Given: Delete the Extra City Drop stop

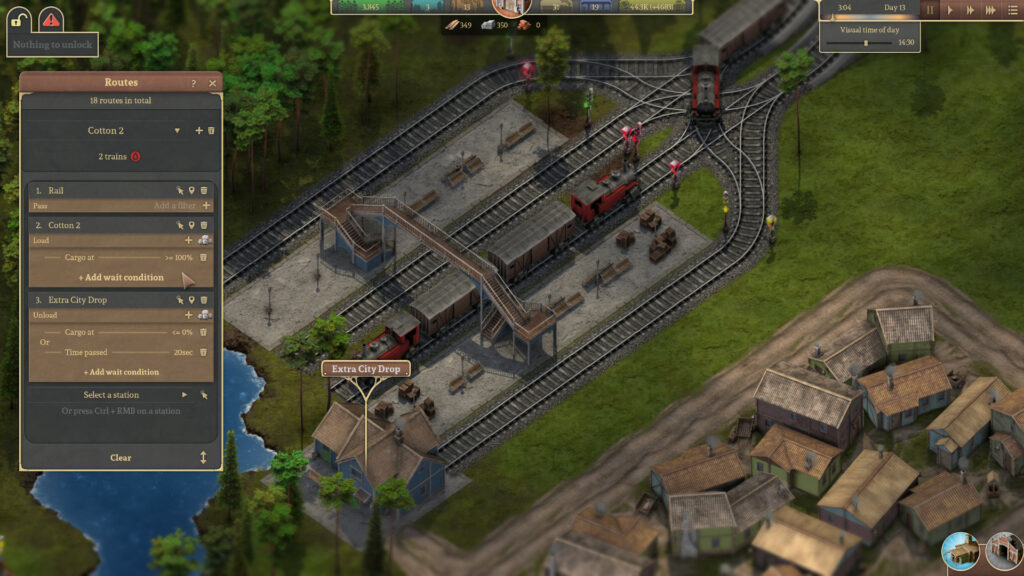Looking at the screenshot, I should click(204, 300).
